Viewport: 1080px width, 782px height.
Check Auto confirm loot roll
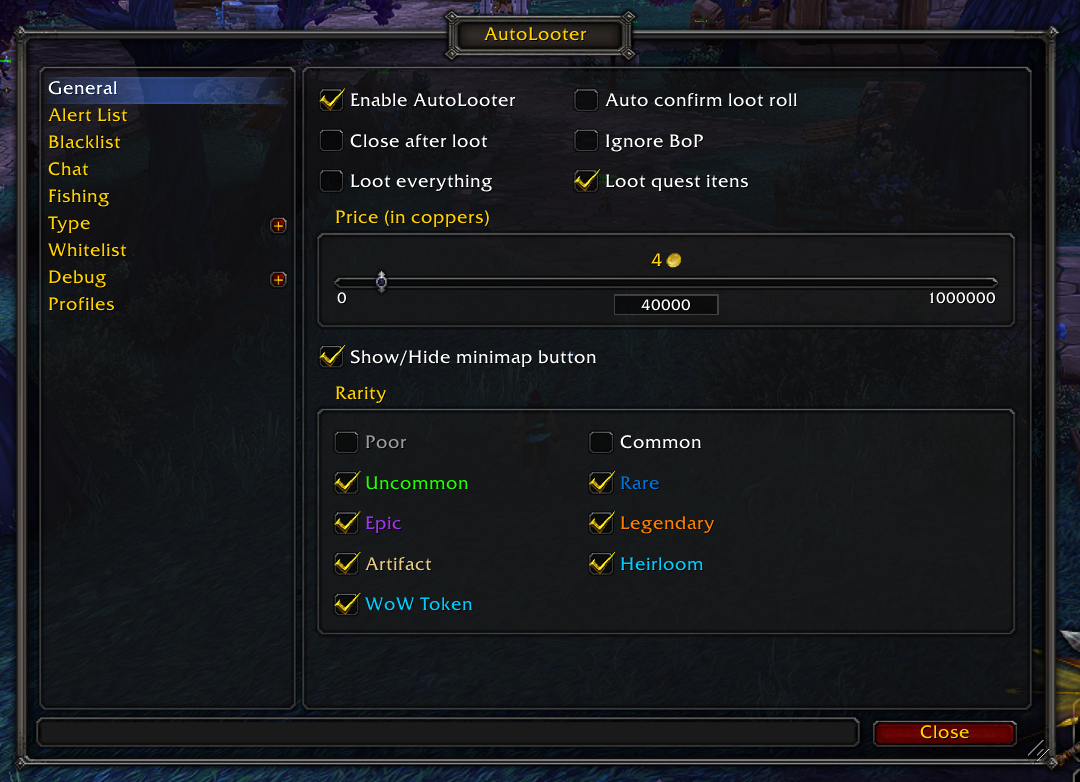tap(586, 100)
